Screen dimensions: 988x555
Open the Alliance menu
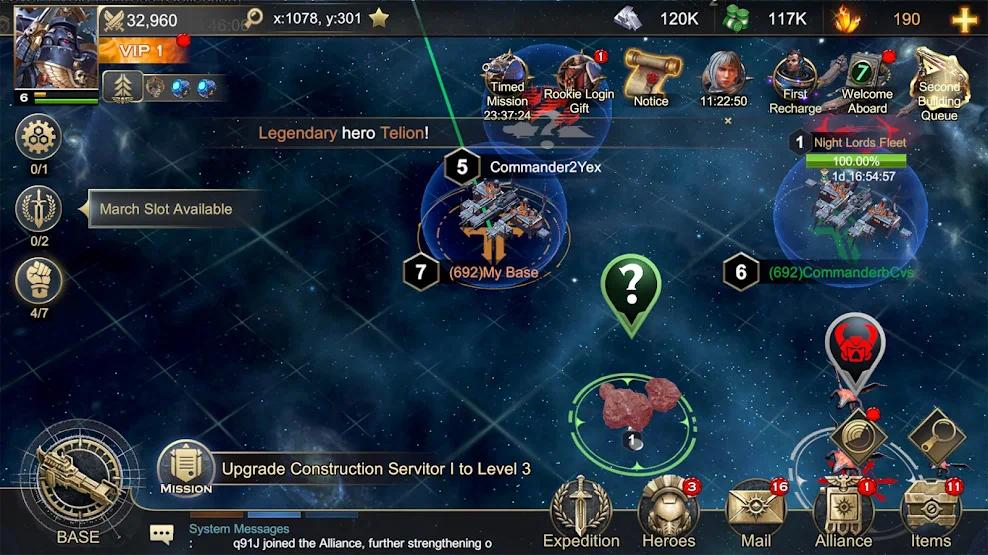(843, 512)
